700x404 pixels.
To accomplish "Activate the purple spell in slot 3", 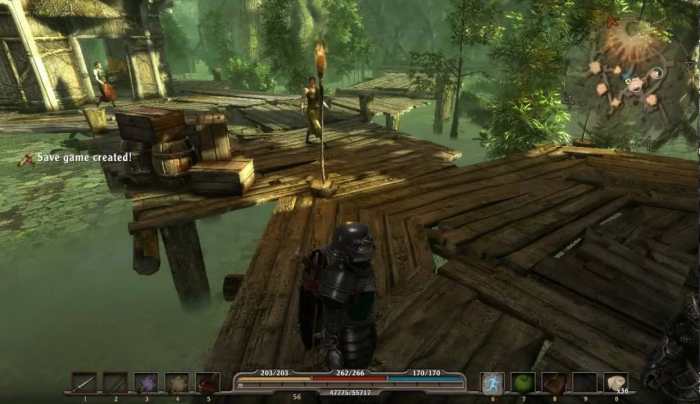I will pos(146,383).
